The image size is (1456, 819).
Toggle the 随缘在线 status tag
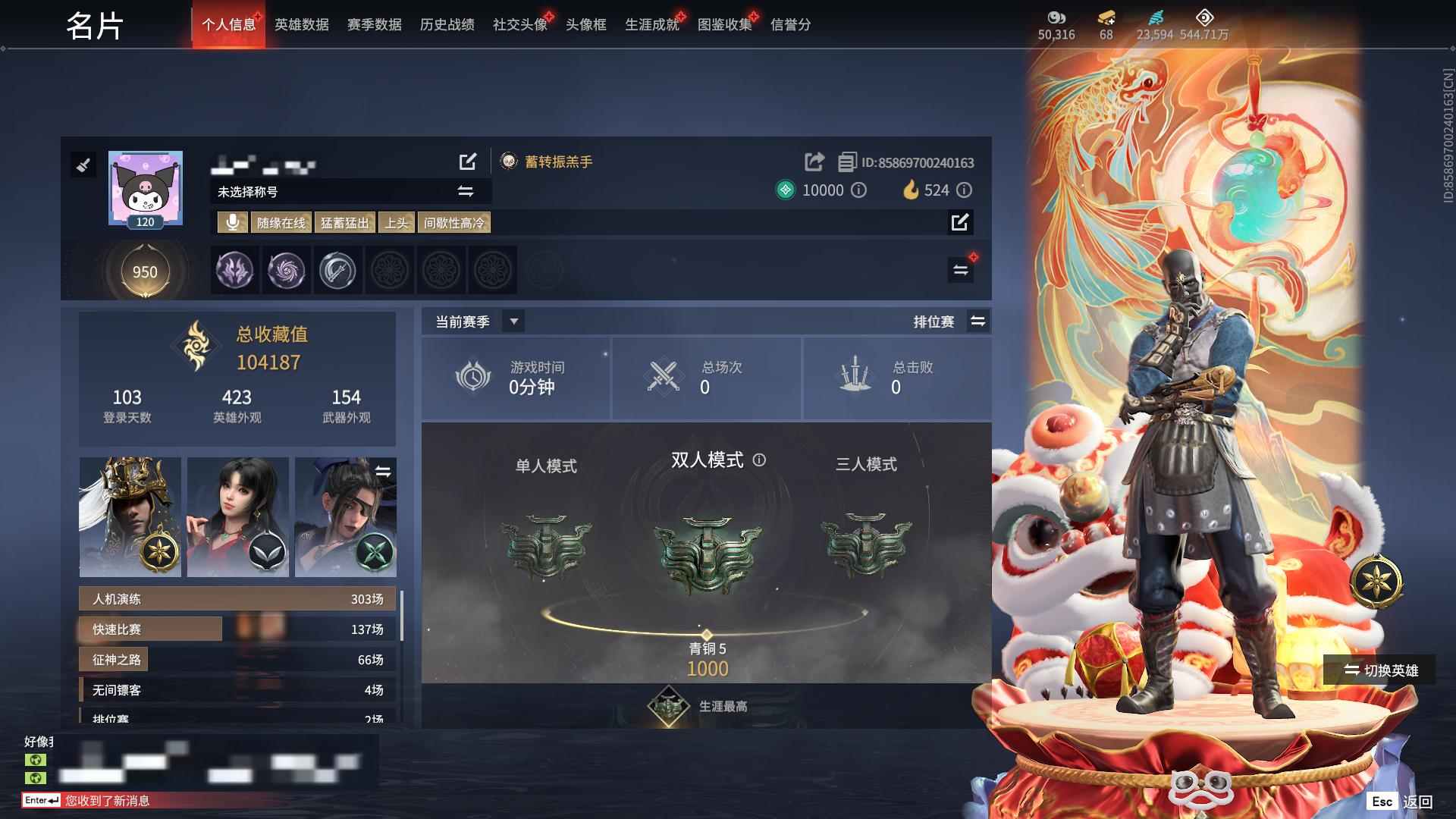(x=281, y=222)
